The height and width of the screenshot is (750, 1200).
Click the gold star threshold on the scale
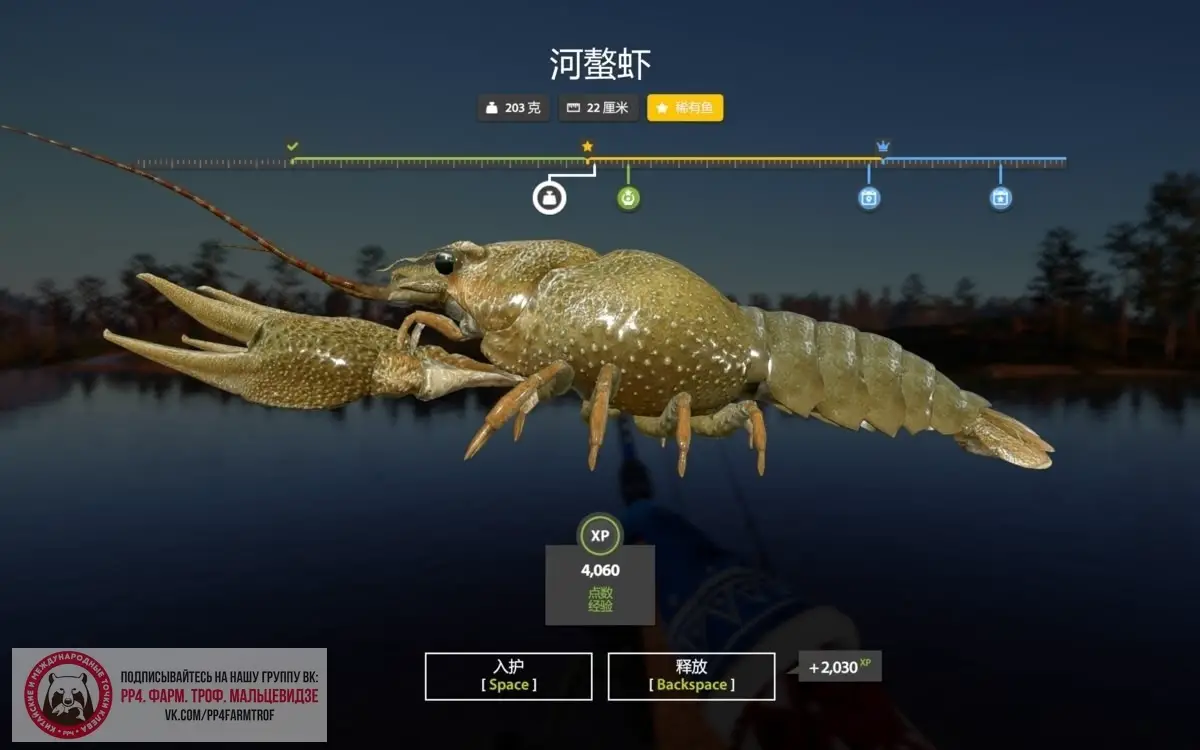point(587,146)
